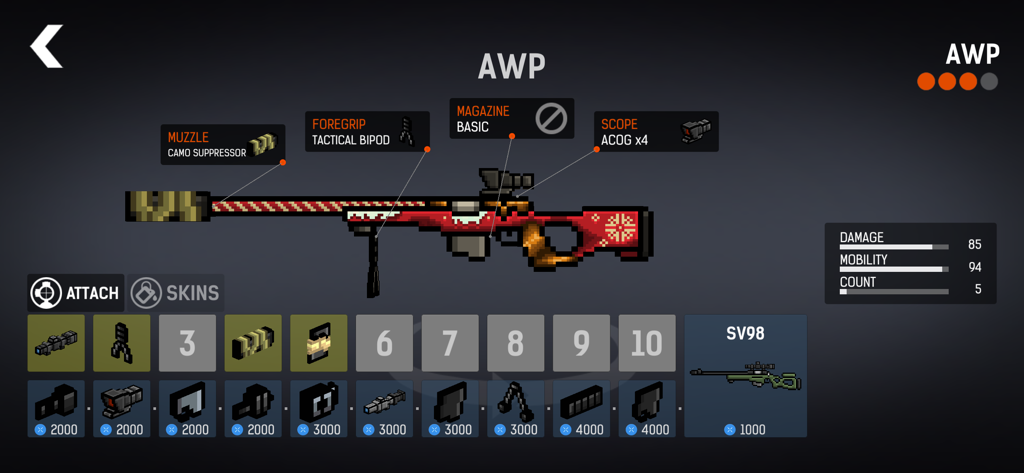Purchase the long magazine costing 4000
This screenshot has width=1024, height=473.
[581, 408]
